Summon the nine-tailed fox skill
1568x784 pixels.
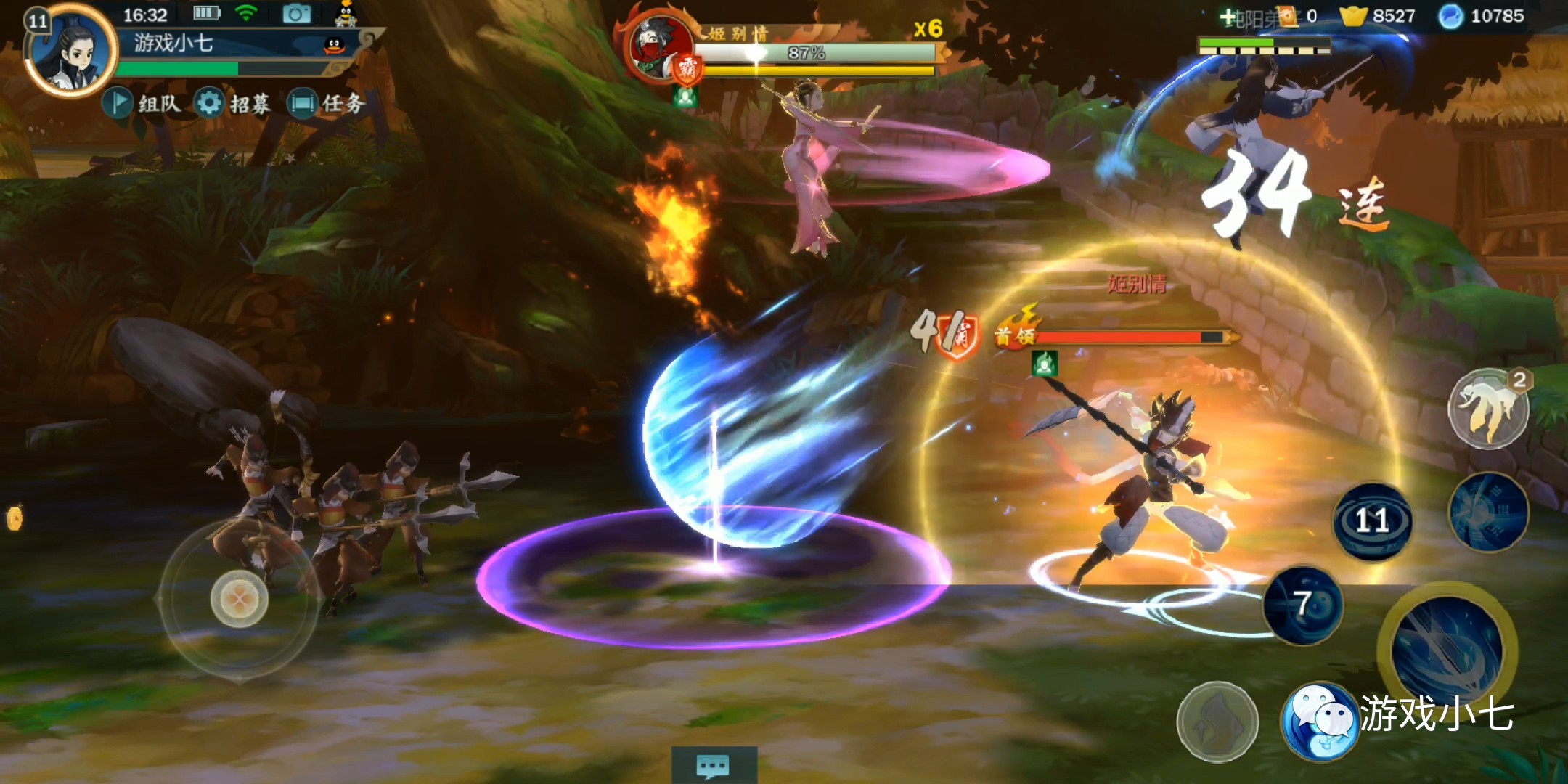pos(1488,408)
